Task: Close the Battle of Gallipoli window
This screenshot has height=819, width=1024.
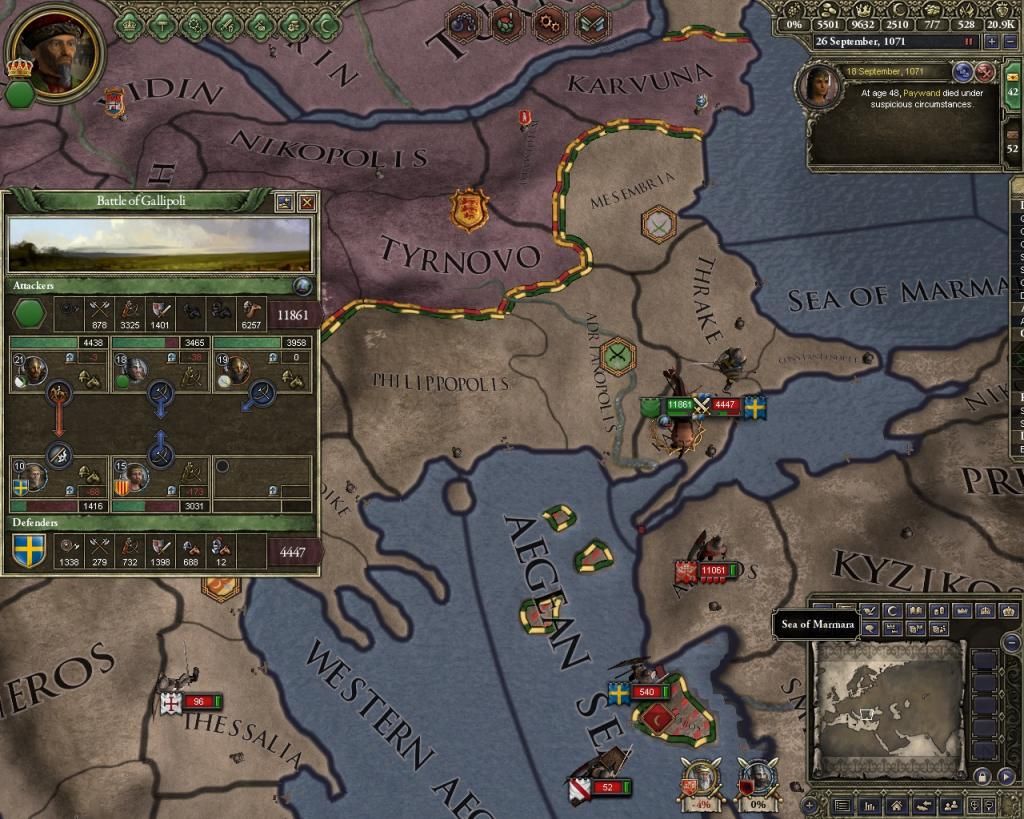Action: pyautogui.click(x=307, y=202)
